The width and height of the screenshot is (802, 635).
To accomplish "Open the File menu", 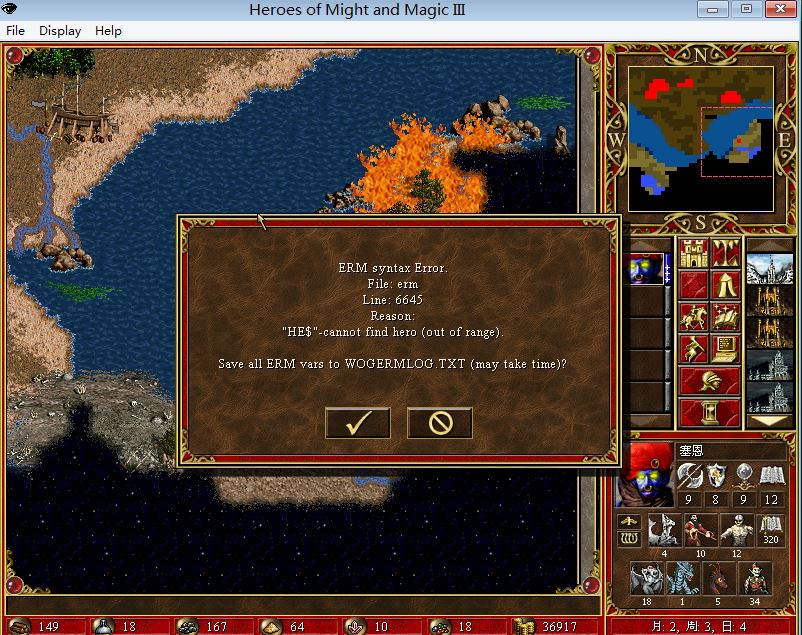I will pos(15,30).
